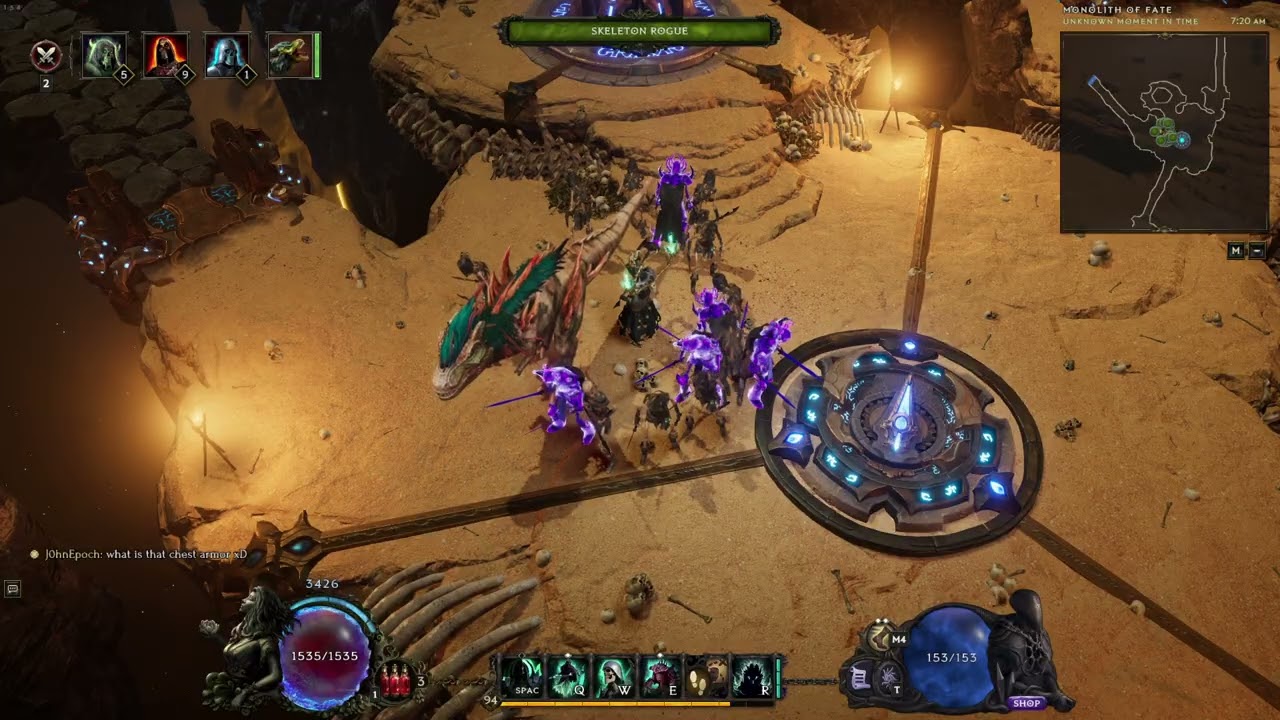Click the minus button beside the minimap

1256,251
